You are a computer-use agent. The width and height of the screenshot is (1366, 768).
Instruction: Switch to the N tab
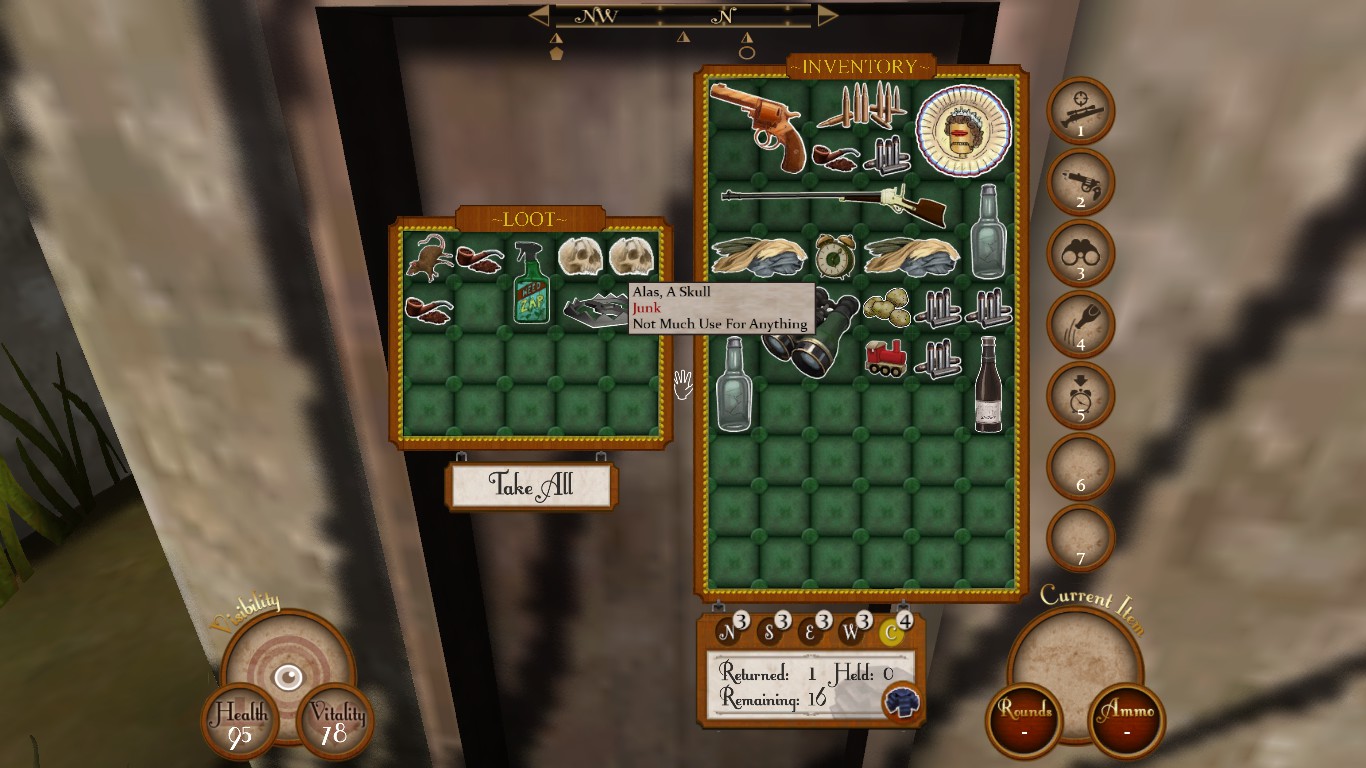(x=727, y=632)
